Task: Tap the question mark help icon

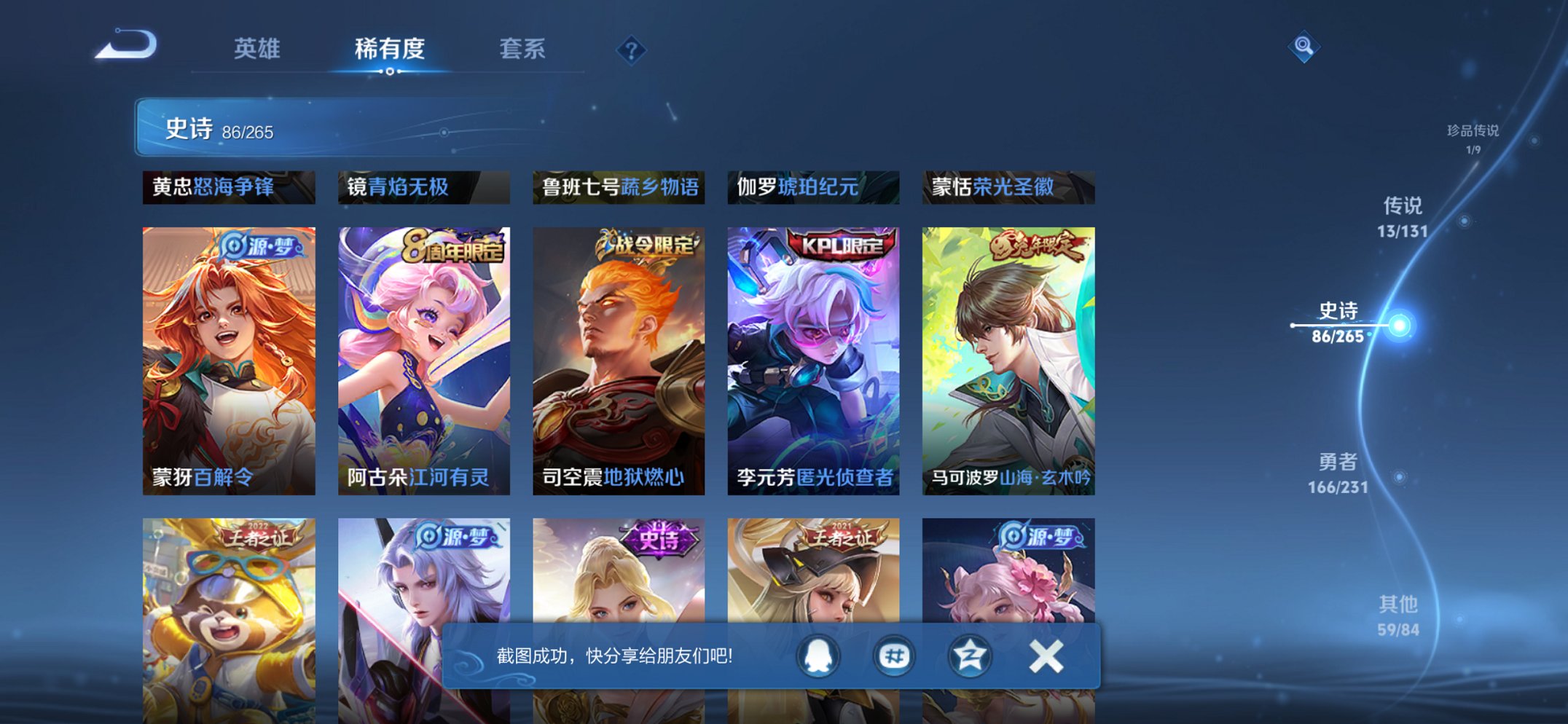Action: pyautogui.click(x=631, y=50)
